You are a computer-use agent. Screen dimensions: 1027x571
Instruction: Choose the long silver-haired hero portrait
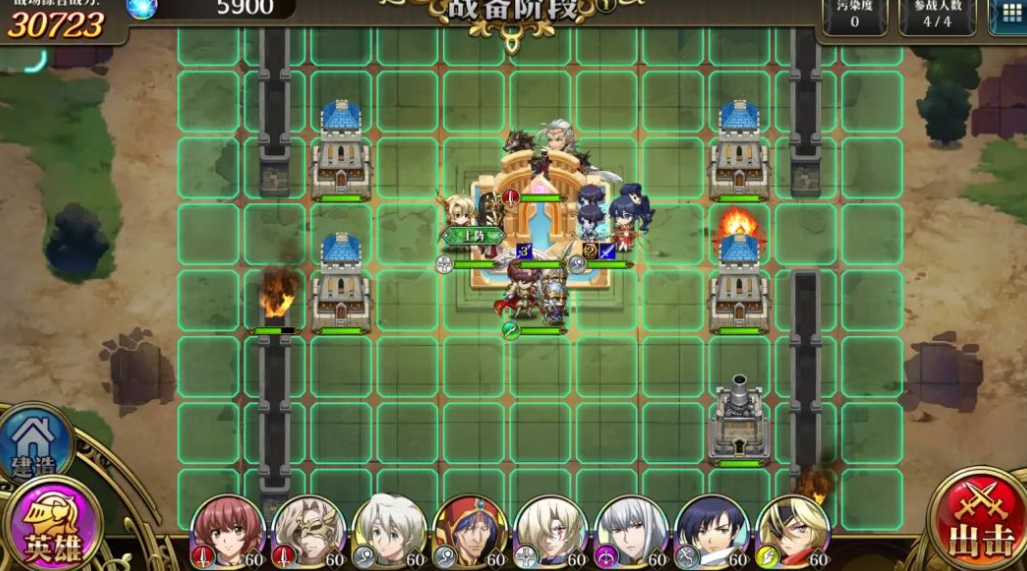coord(630,530)
